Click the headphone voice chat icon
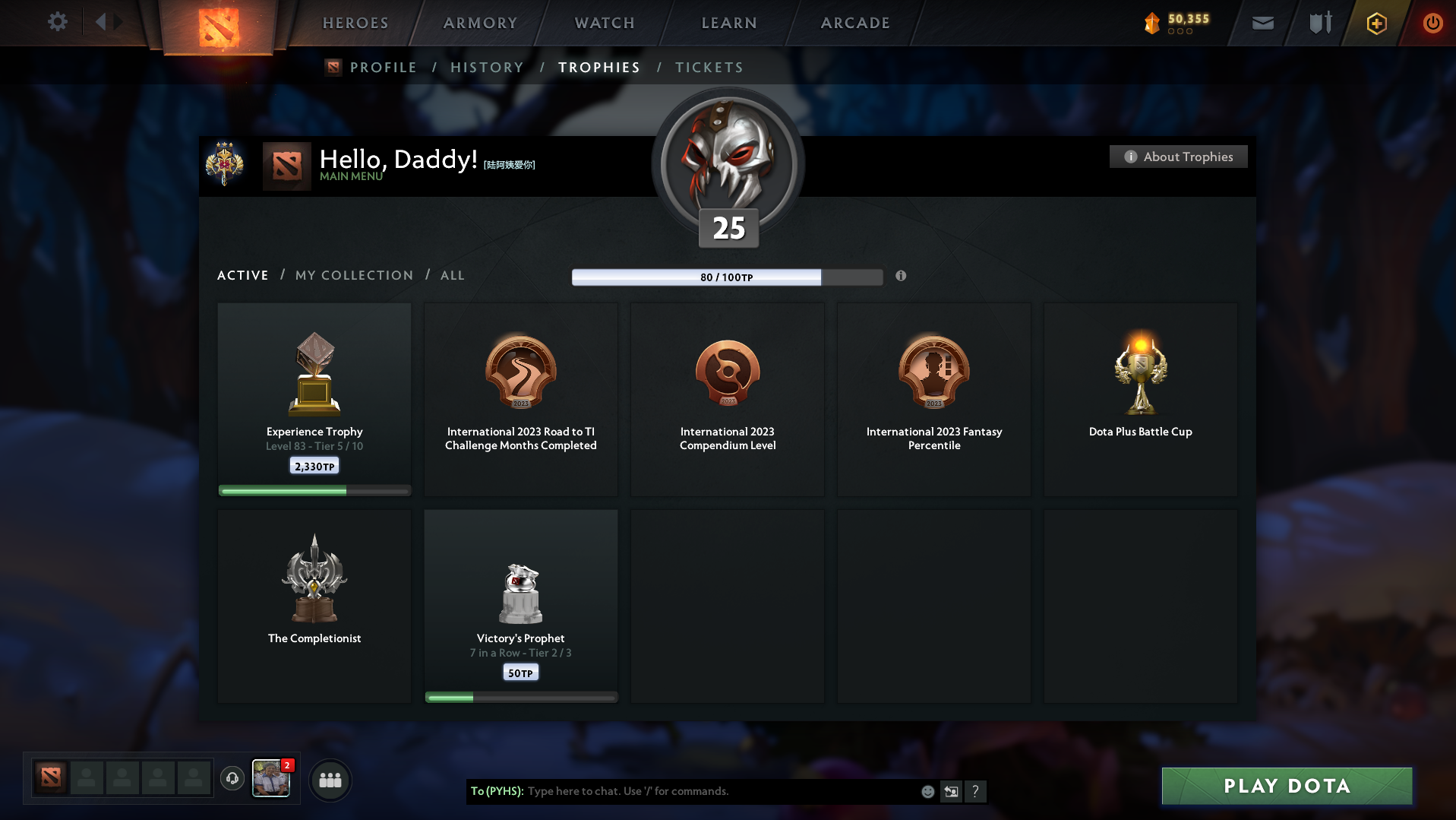1456x820 pixels. (x=232, y=780)
